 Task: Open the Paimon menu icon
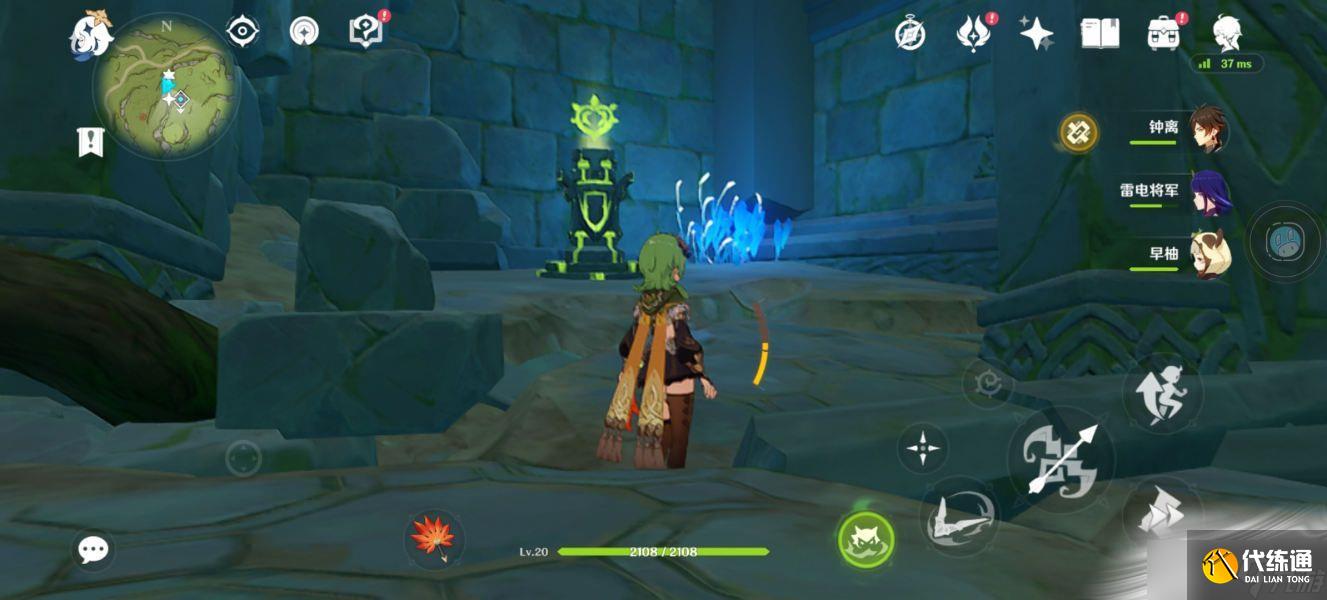tap(91, 32)
